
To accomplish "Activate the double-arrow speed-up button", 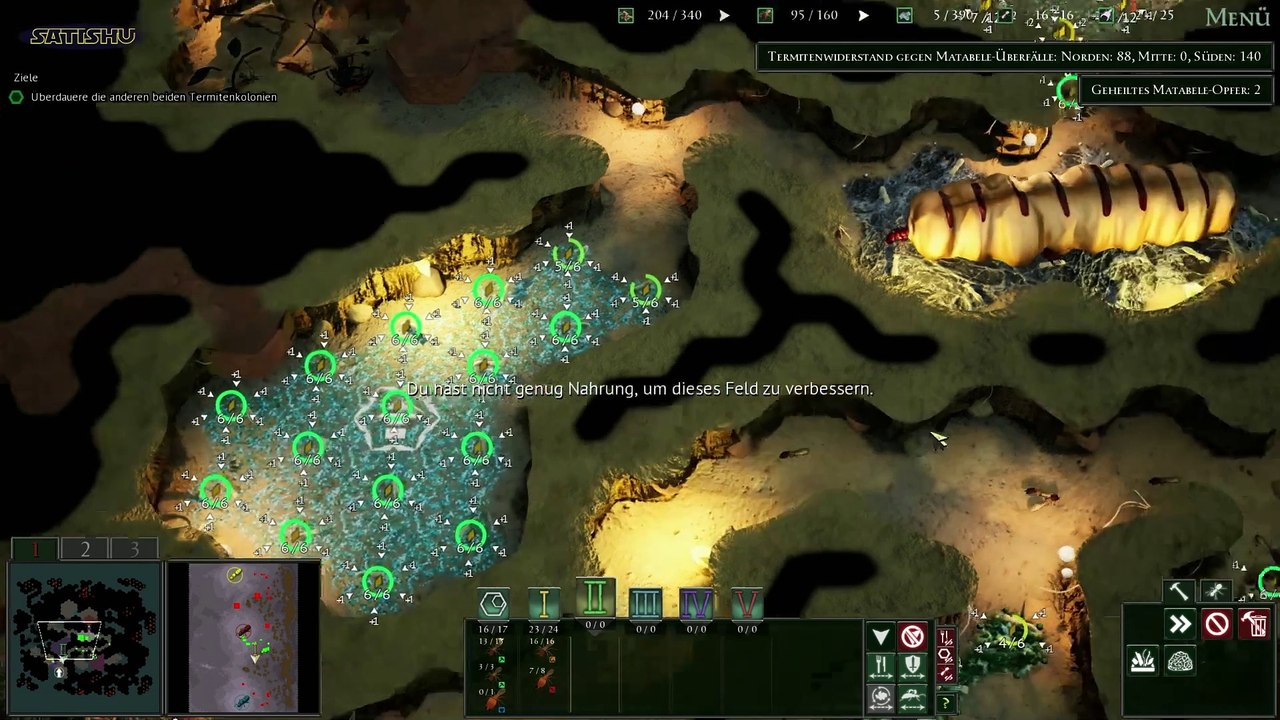I will point(1180,625).
